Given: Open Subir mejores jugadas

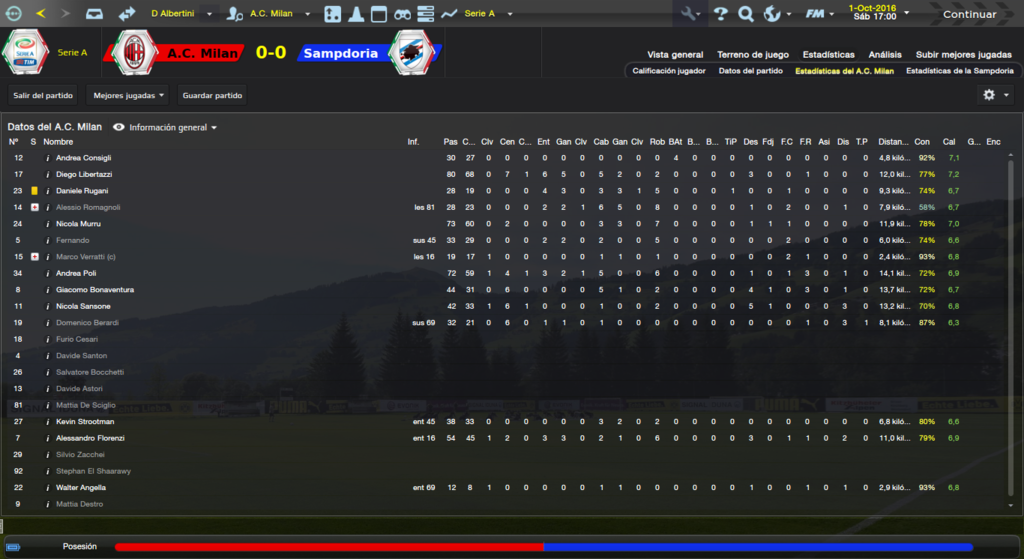Looking at the screenshot, I should 964,55.
